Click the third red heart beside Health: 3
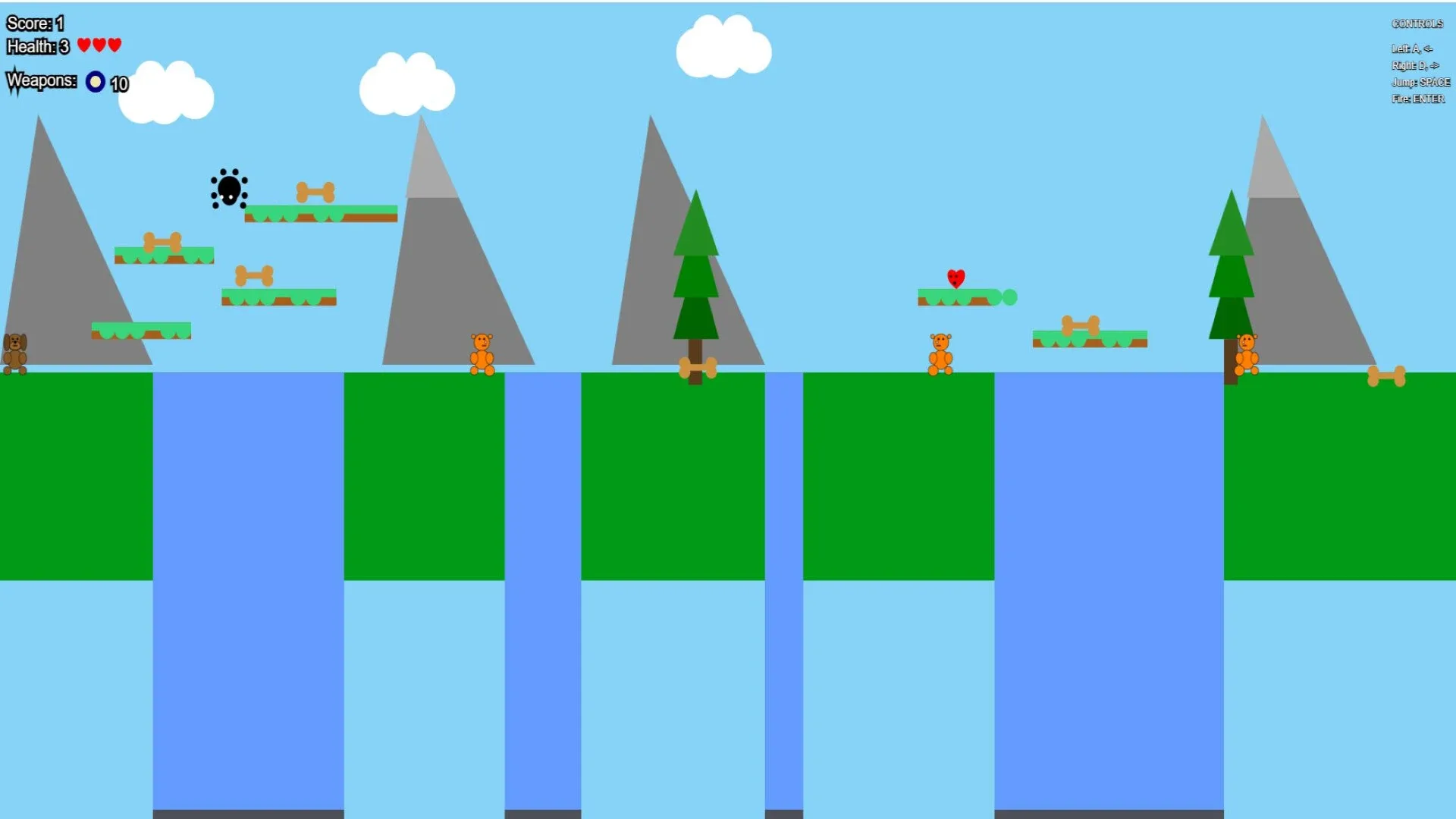Screen dimensions: 1456x819 click(114, 45)
